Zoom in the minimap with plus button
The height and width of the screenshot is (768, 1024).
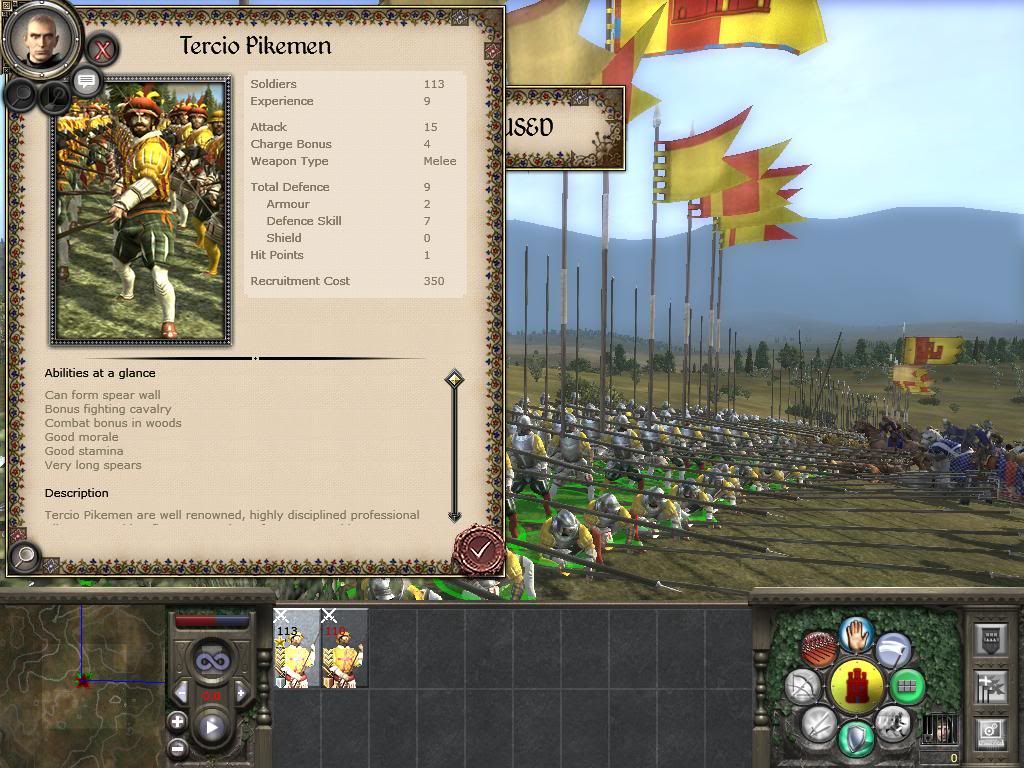tap(177, 721)
